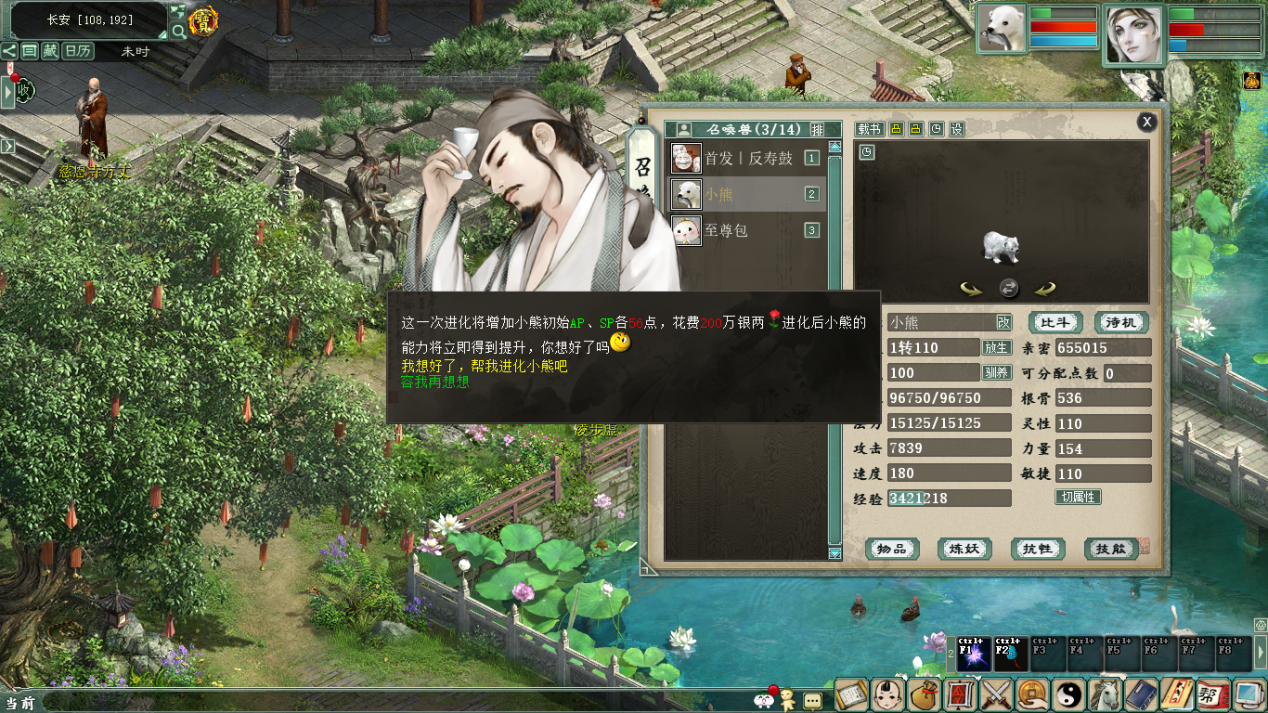Image resolution: width=1268 pixels, height=713 pixels.
Task: Click the 驯养 tame button
Action: [996, 373]
